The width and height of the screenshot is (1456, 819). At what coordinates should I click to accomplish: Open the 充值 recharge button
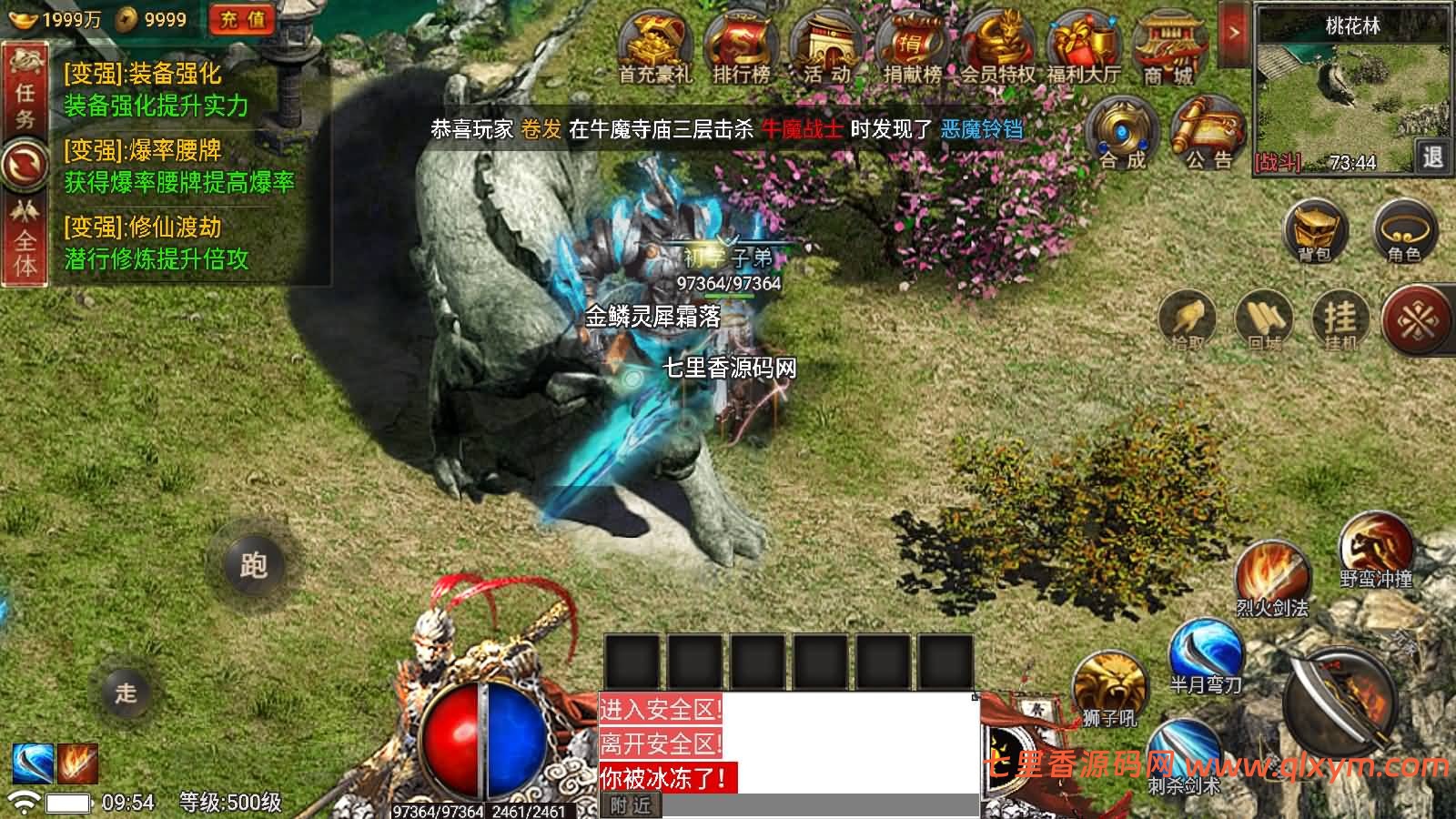(x=241, y=19)
